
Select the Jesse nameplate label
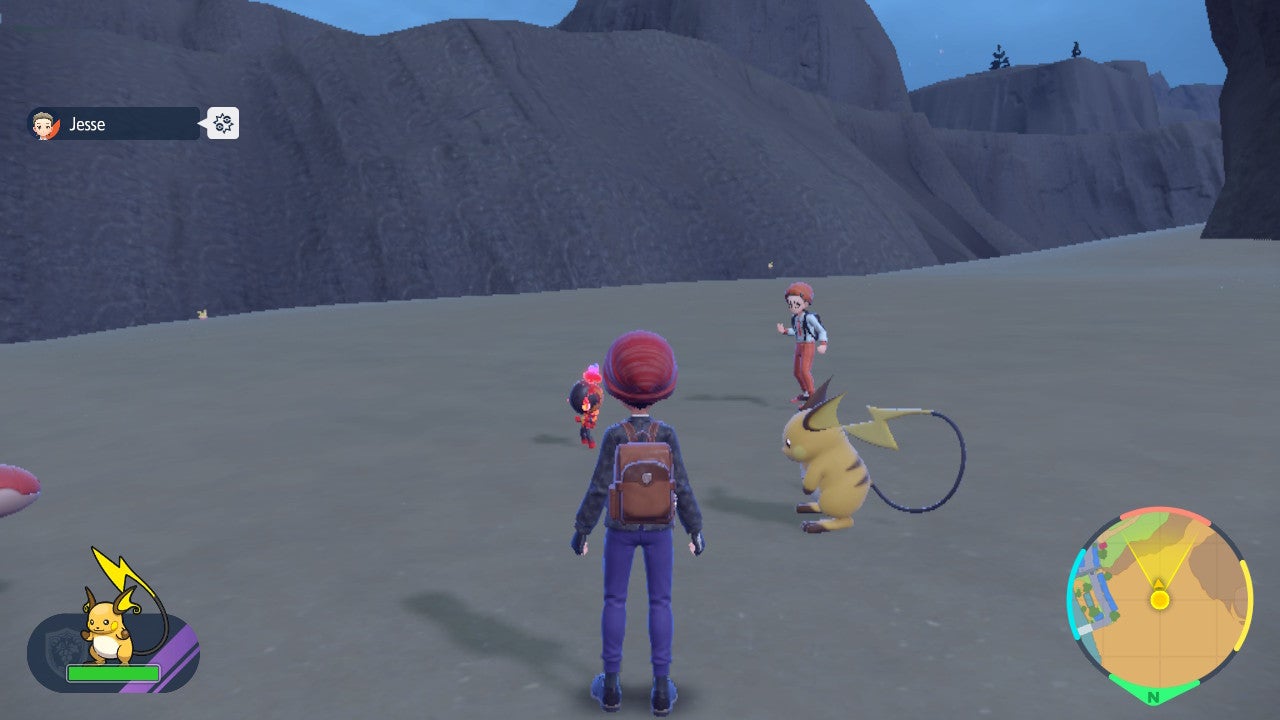point(85,124)
